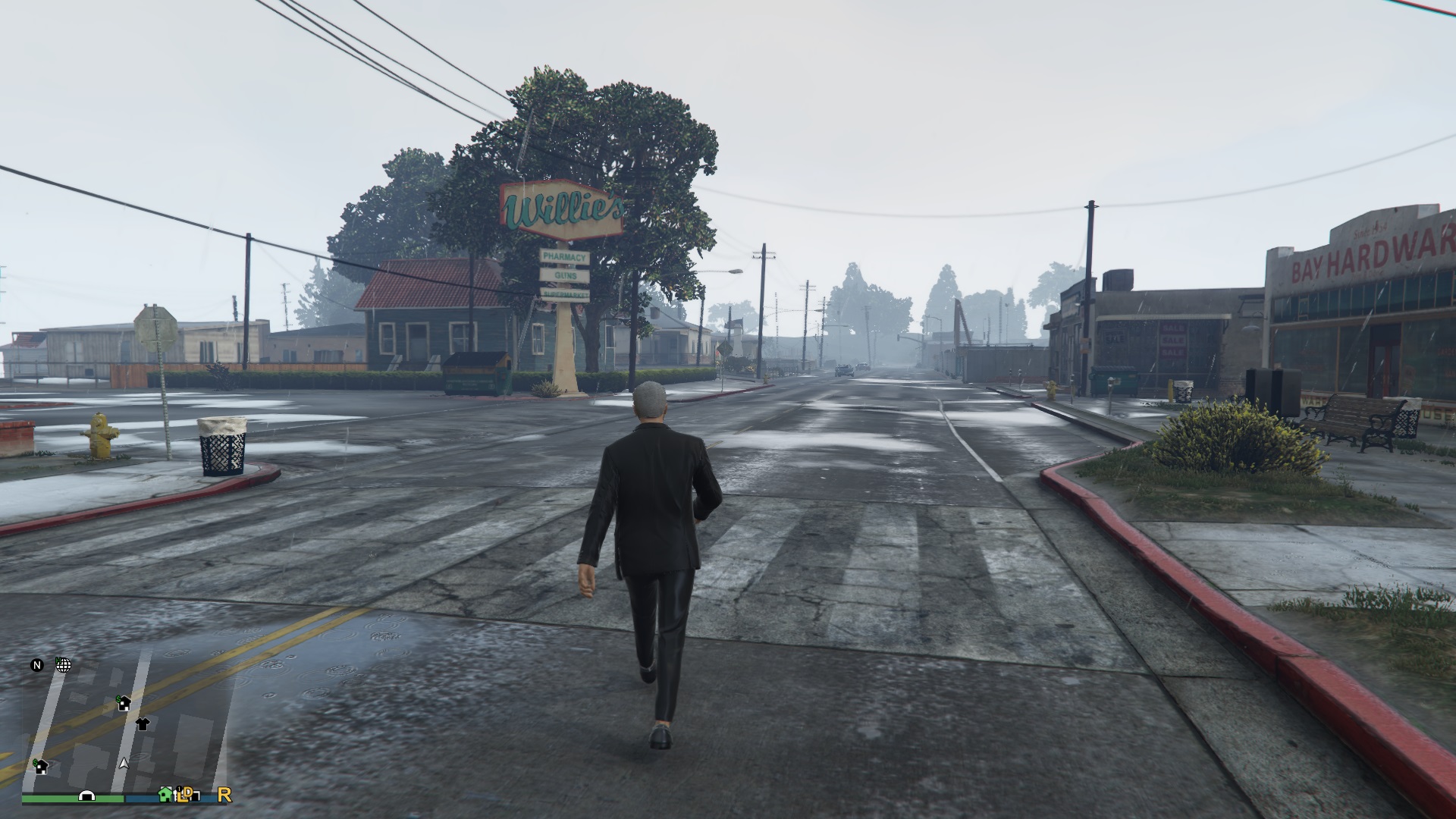Click the white player arrow on minimap
Screen dimensions: 1456x819
tap(124, 763)
